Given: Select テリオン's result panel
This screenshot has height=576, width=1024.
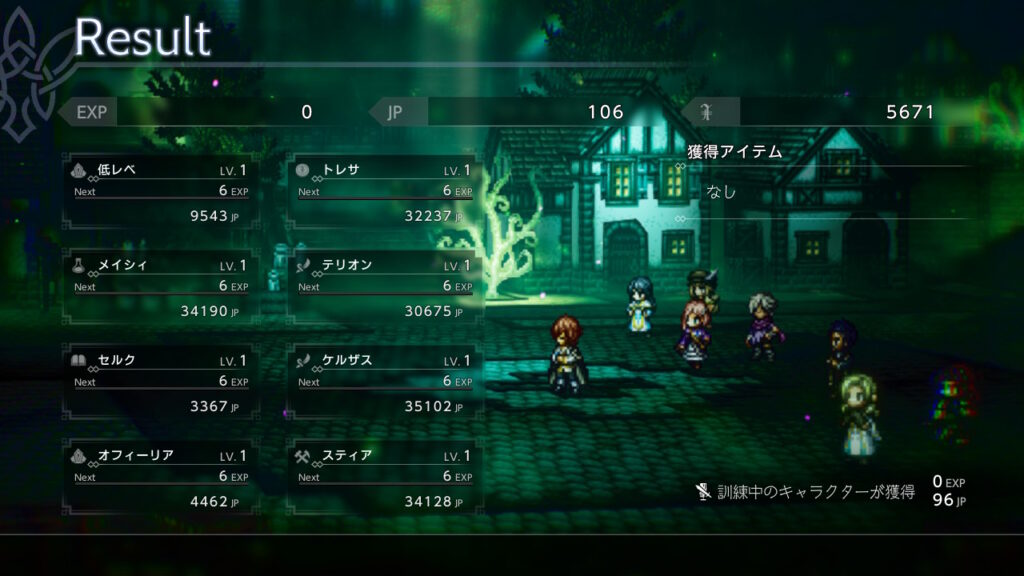Looking at the screenshot, I should click(384, 287).
